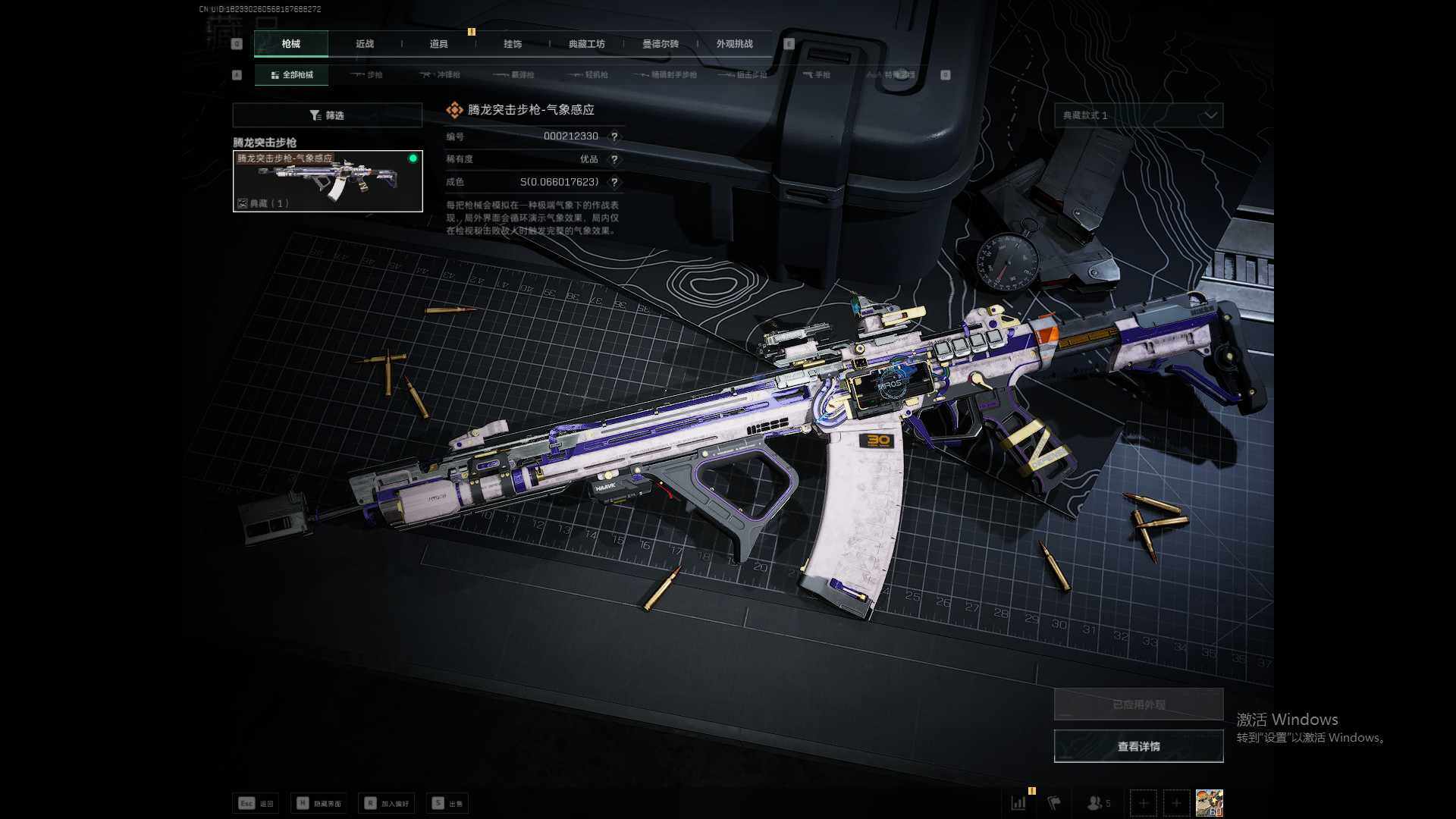This screenshot has width=1456, height=819.
Task: Switch to the 外观挑战 tab
Action: coord(734,44)
